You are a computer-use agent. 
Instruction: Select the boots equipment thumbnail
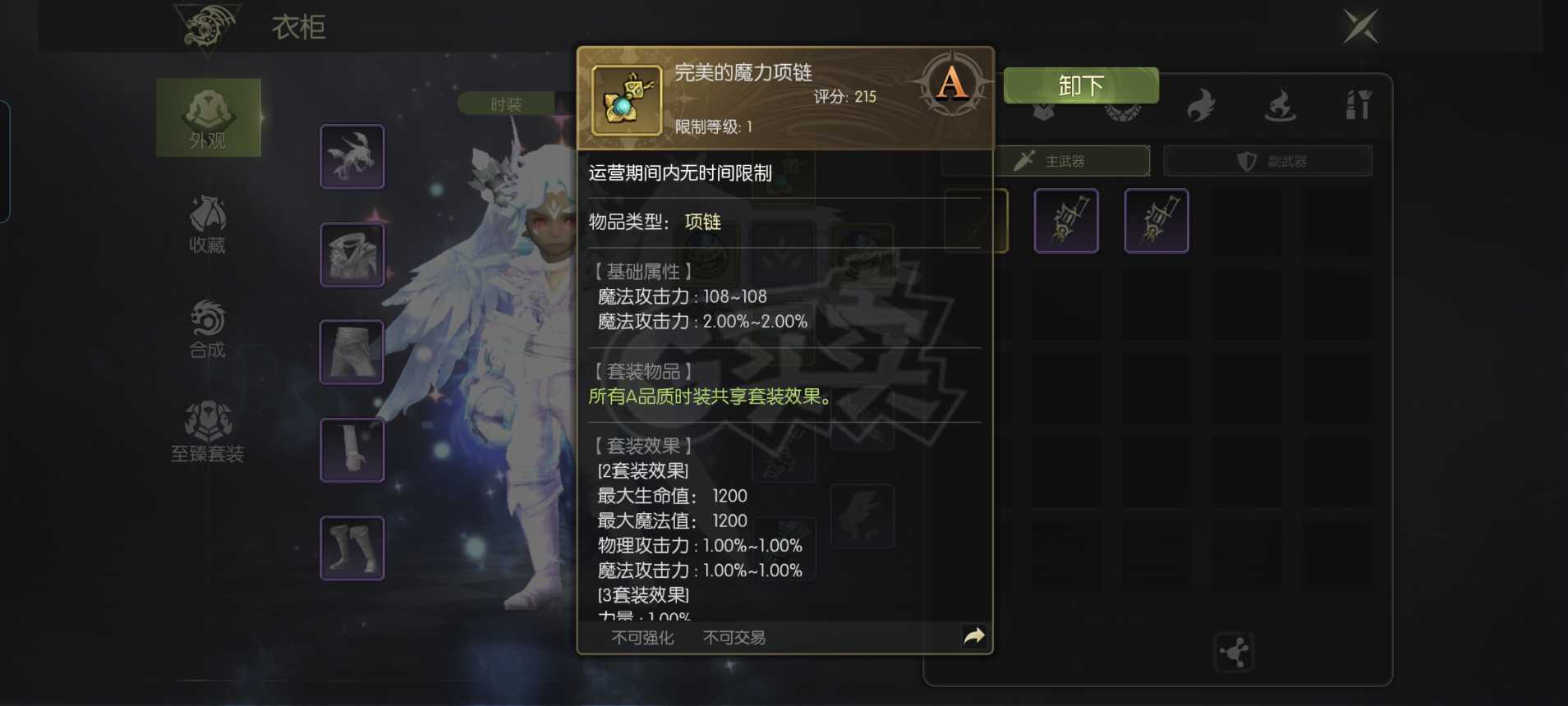pyautogui.click(x=352, y=547)
